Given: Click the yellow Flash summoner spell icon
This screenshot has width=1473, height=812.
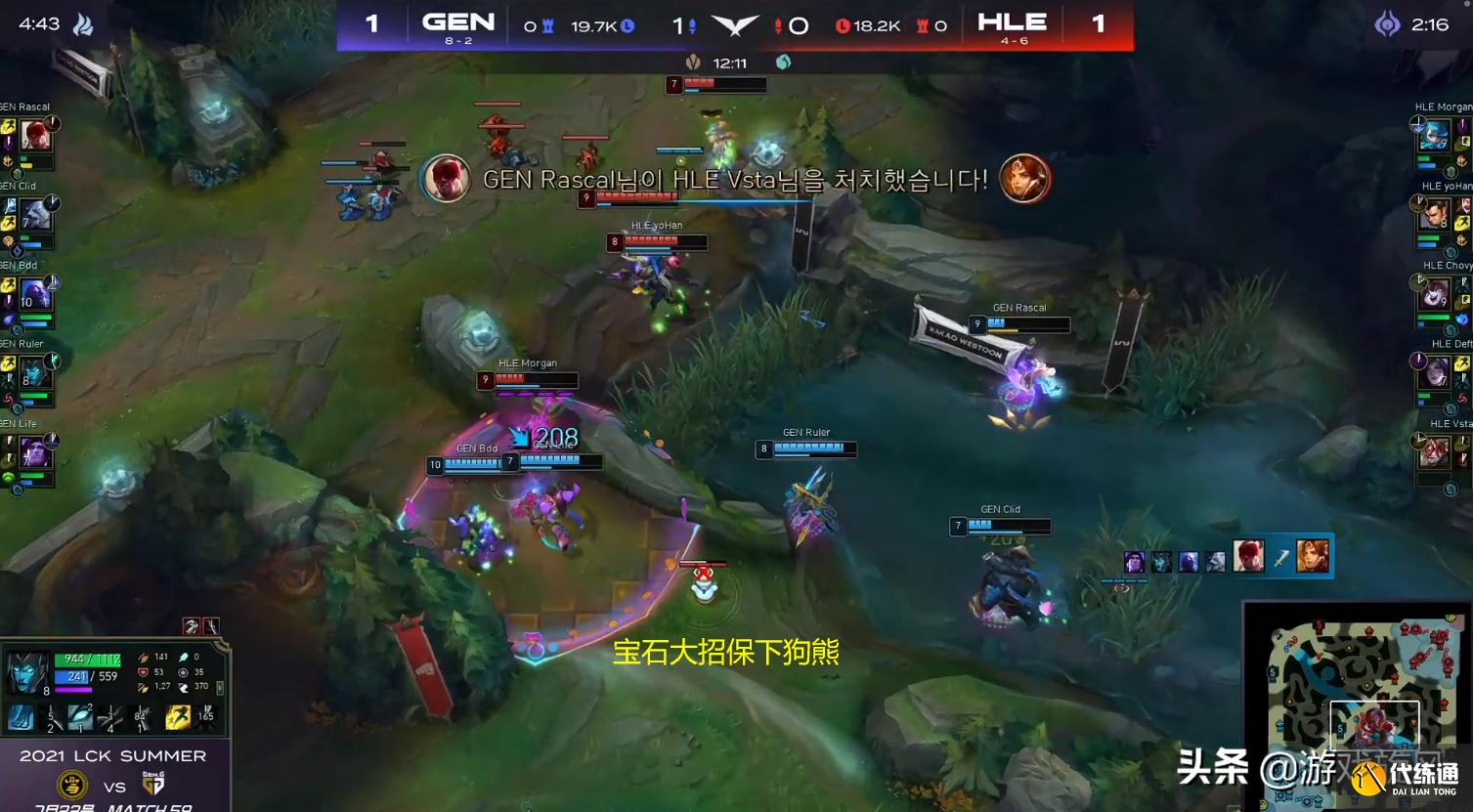Looking at the screenshot, I should 178,717.
